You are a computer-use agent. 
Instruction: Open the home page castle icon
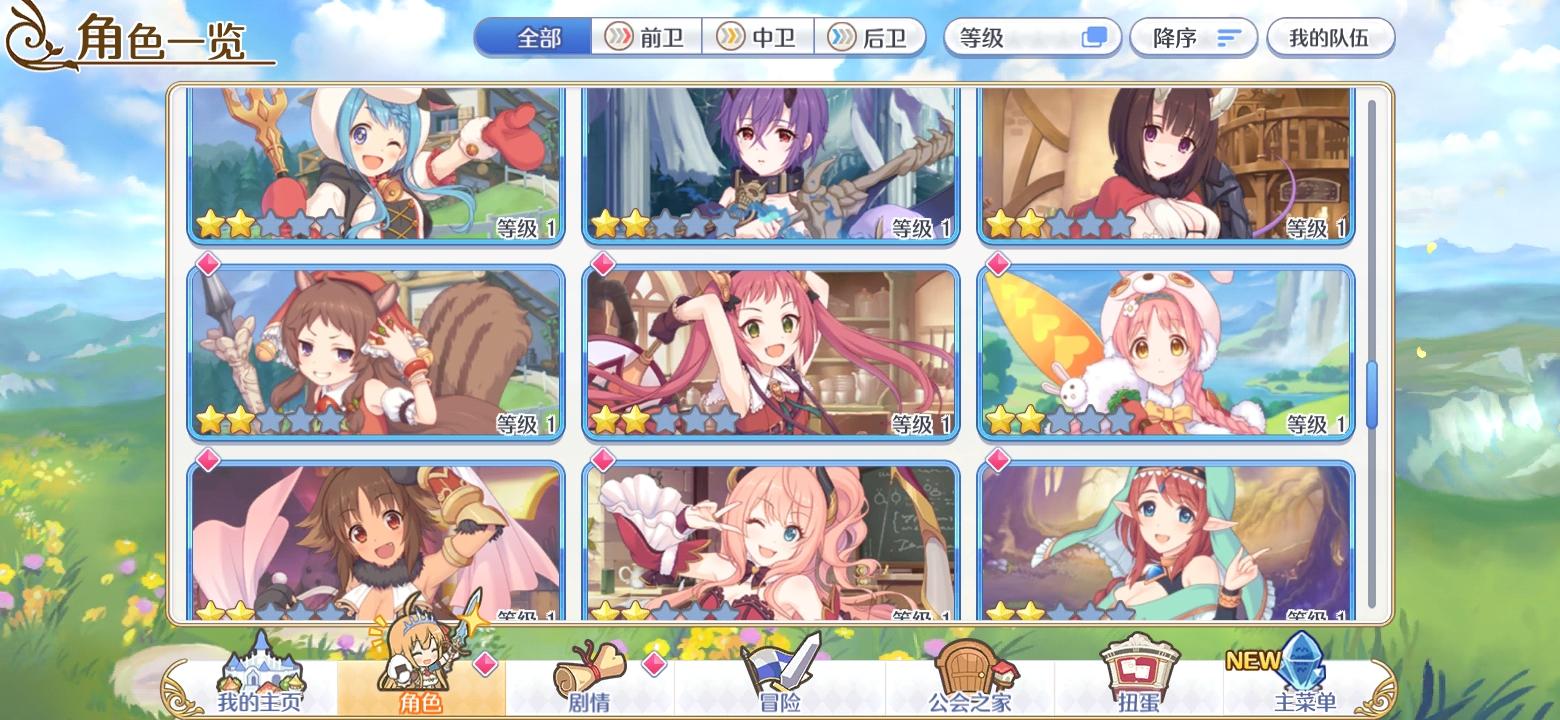(x=262, y=670)
